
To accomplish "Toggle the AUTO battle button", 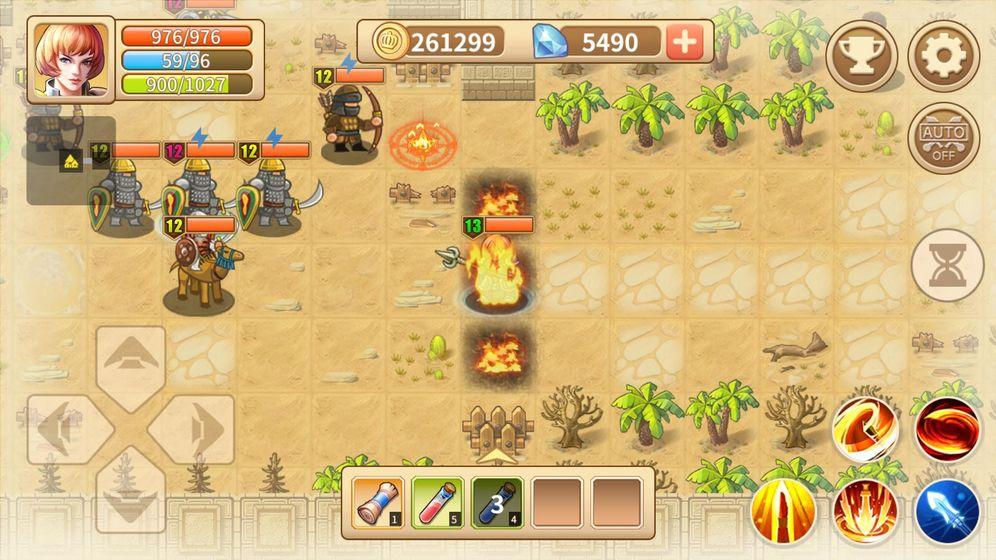I will 943,138.
